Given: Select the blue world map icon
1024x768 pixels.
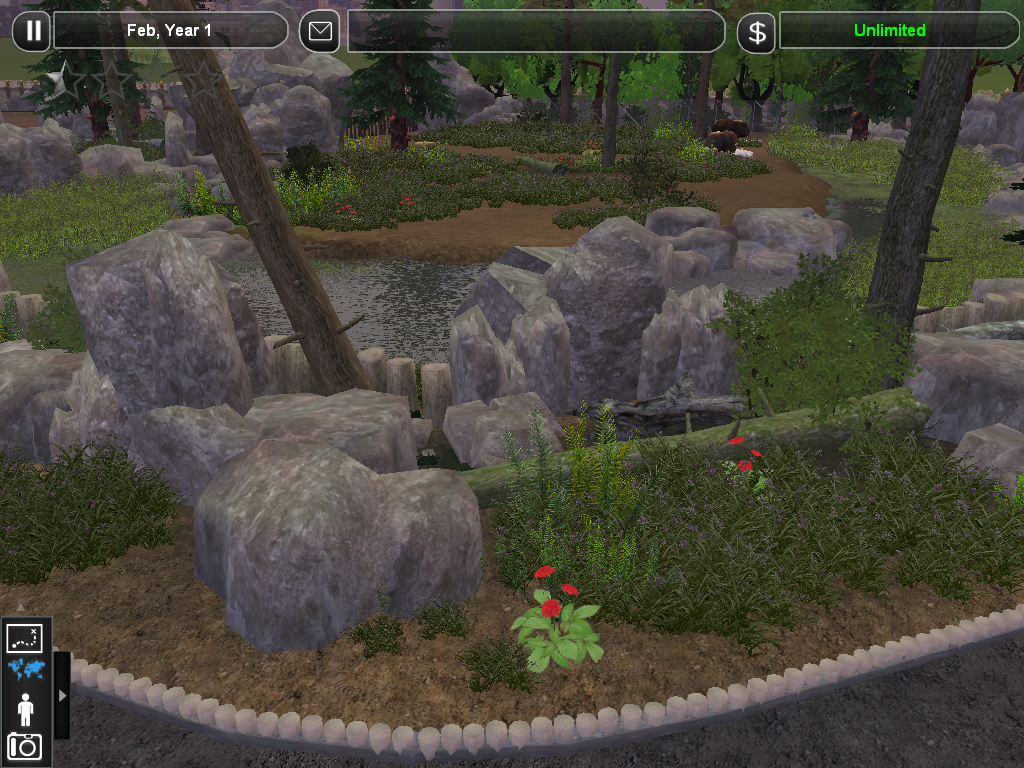Looking at the screenshot, I should 25,670.
